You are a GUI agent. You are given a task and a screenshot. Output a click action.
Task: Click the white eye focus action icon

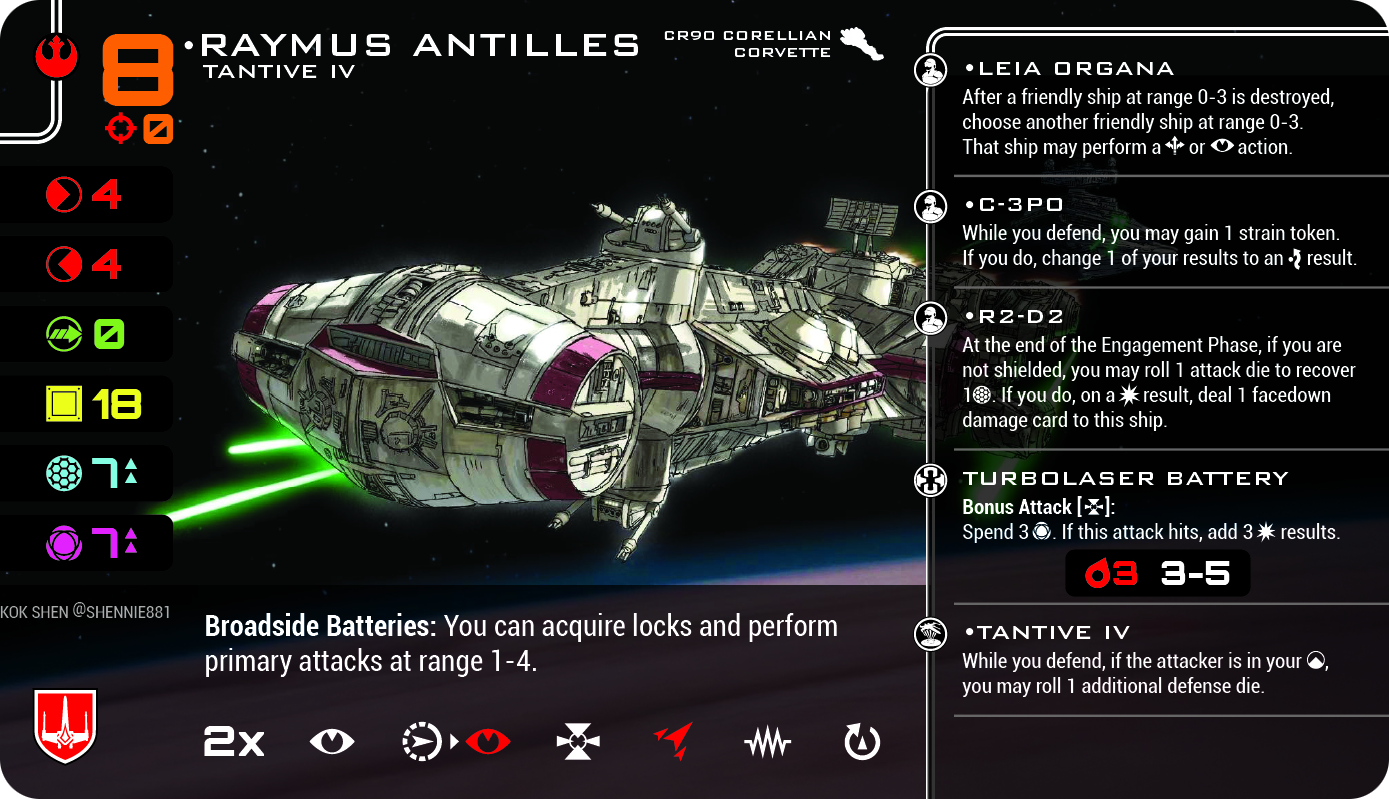(x=332, y=742)
